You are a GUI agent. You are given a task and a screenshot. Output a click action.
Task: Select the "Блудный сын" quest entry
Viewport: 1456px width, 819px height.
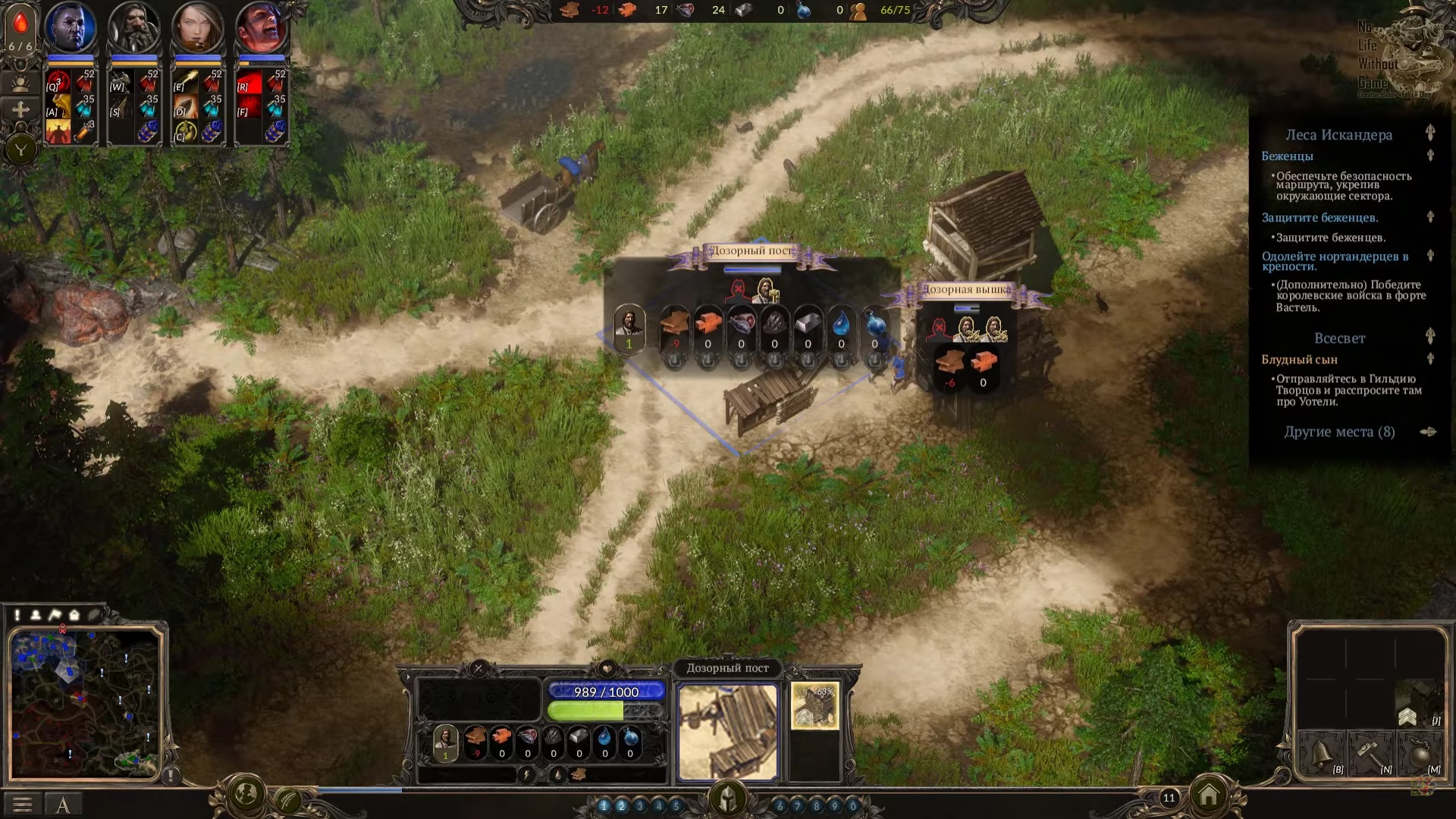(1299, 359)
